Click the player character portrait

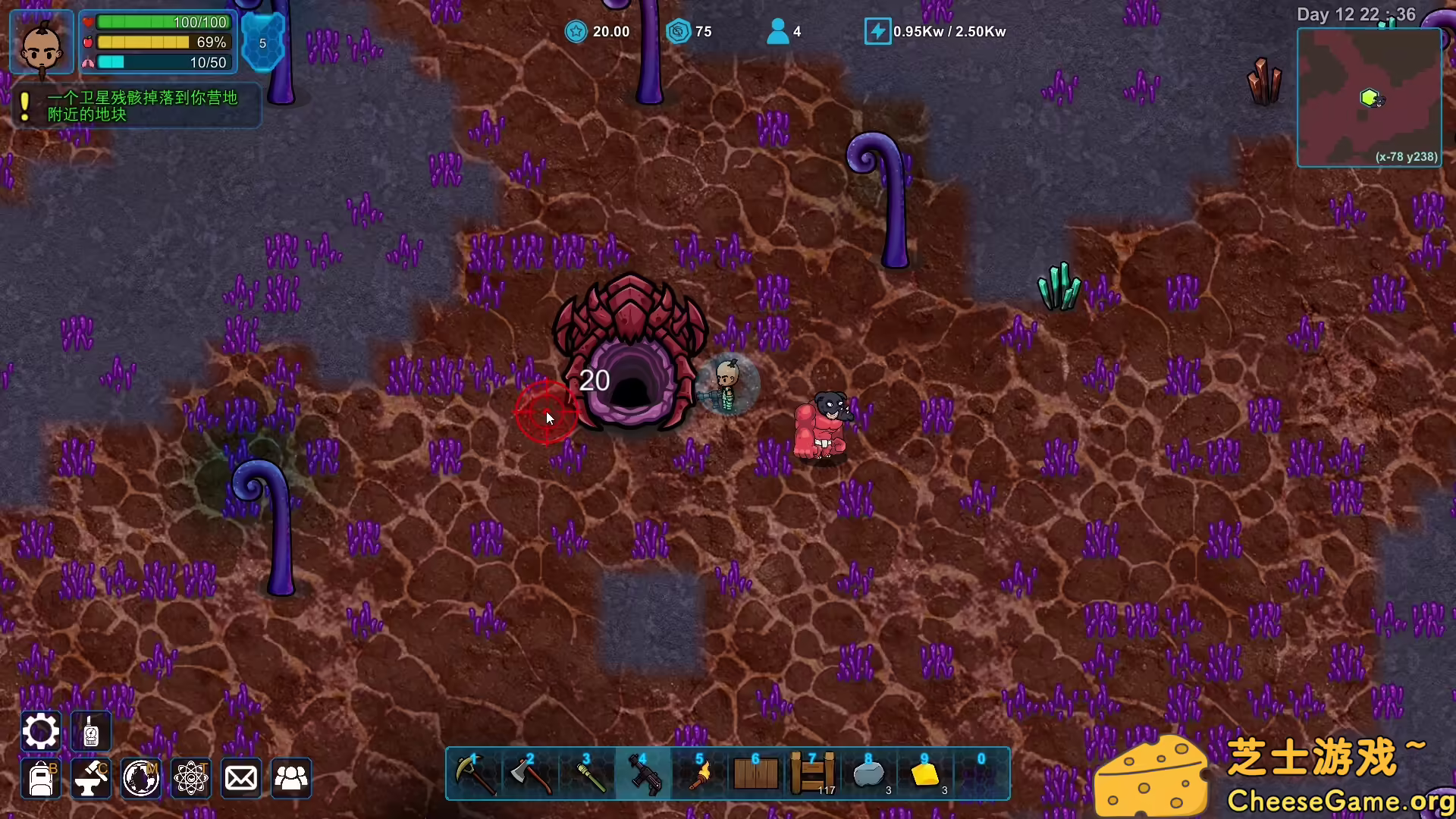(x=42, y=43)
